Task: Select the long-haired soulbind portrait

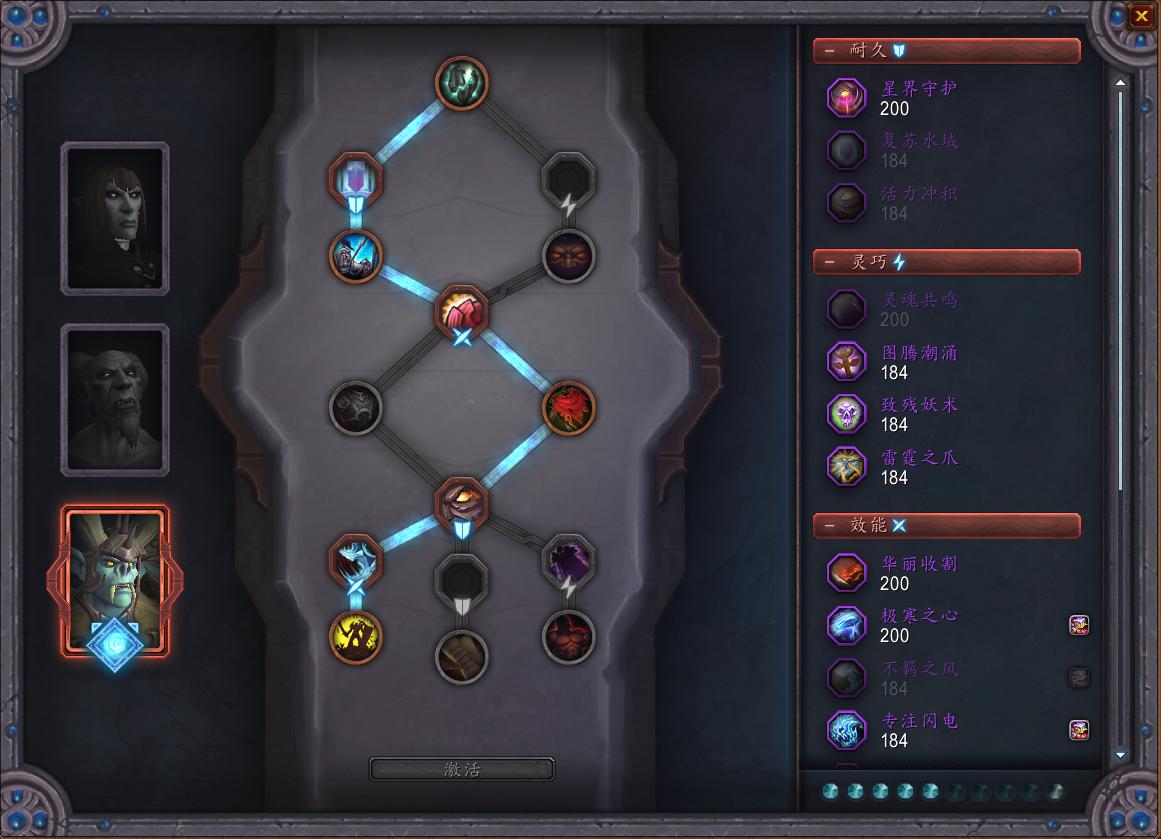Action: pyautogui.click(x=115, y=218)
